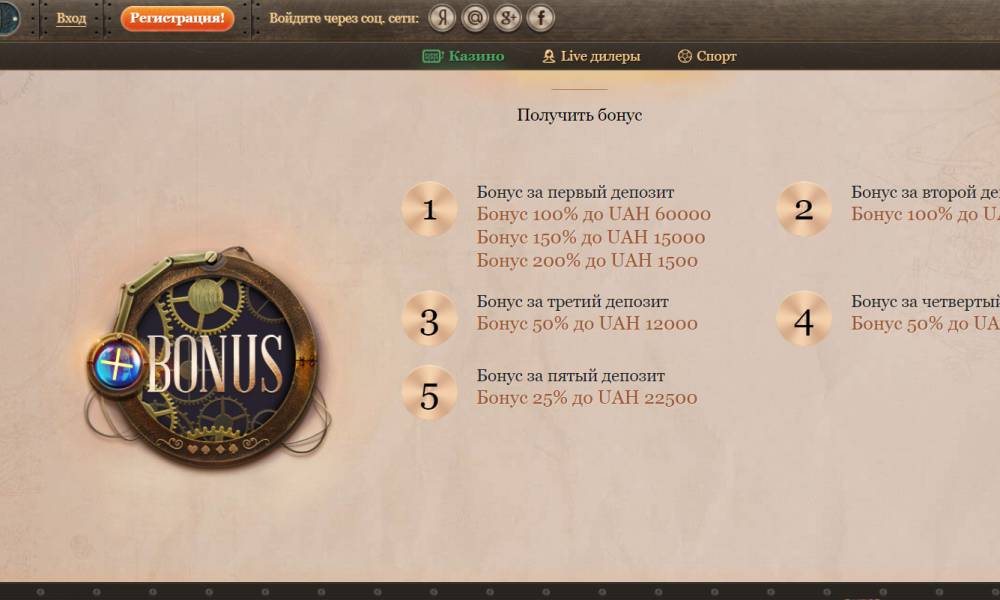The image size is (1000, 600).
Task: Sign in with the Yandex Я icon
Action: click(x=443, y=18)
